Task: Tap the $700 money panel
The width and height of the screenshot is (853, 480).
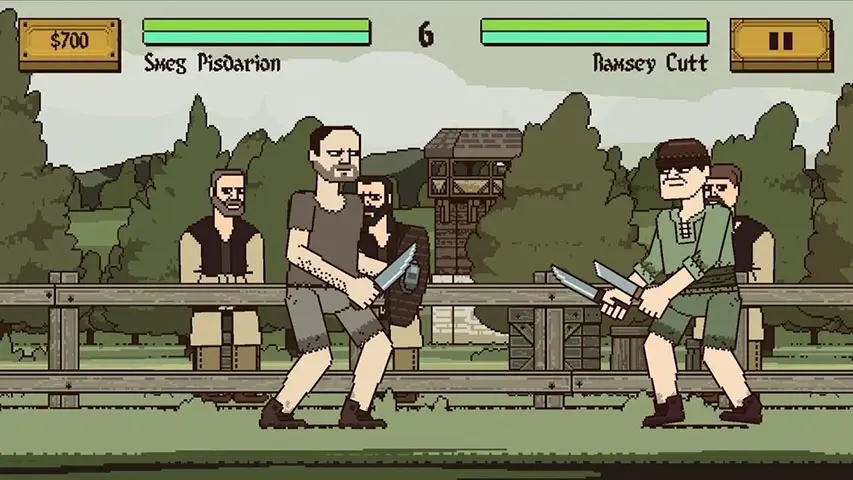Action: (x=69, y=43)
